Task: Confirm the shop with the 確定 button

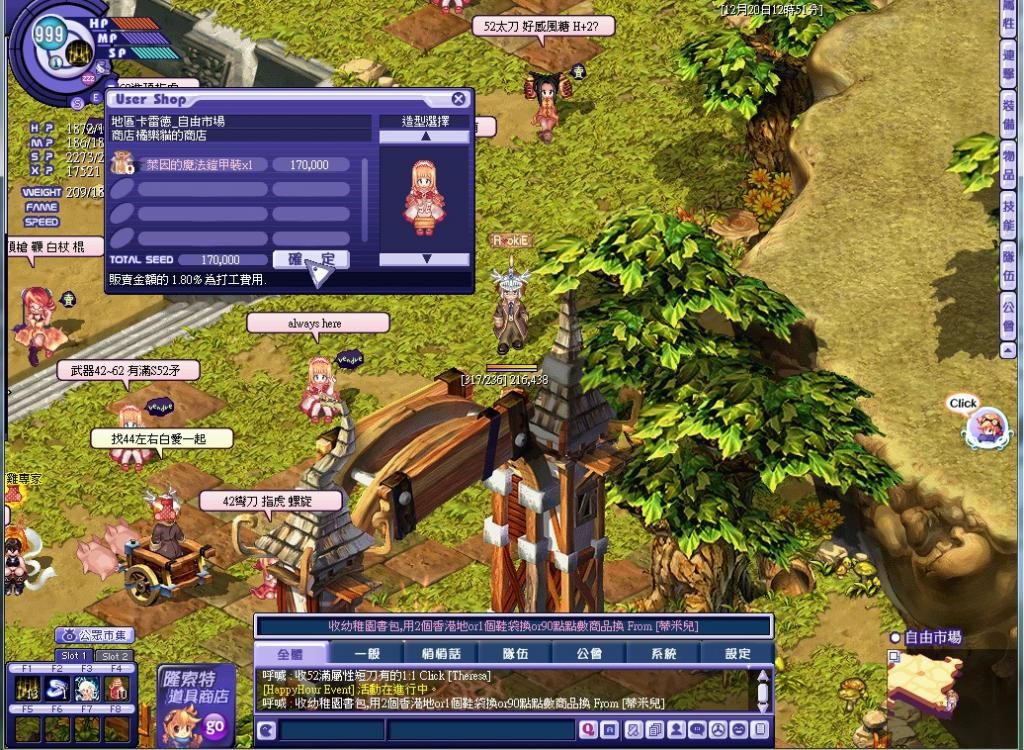Action: (x=311, y=259)
